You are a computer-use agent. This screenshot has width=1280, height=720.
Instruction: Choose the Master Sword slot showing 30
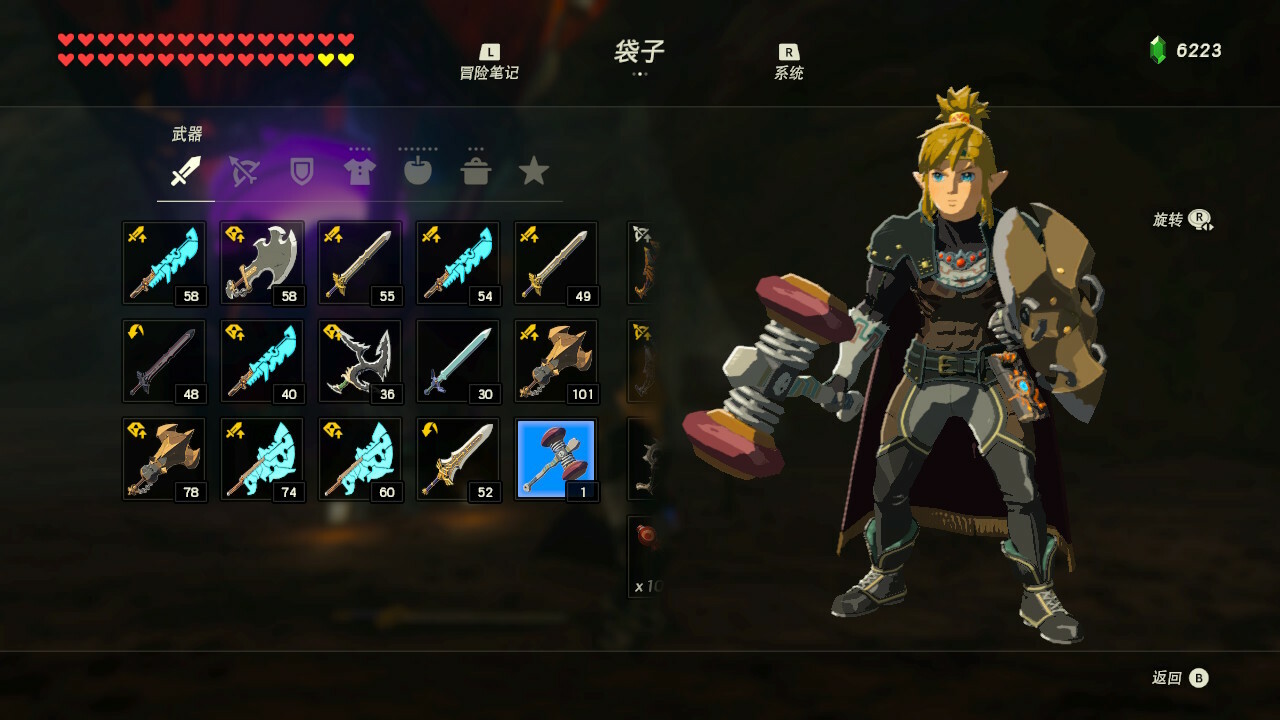458,361
